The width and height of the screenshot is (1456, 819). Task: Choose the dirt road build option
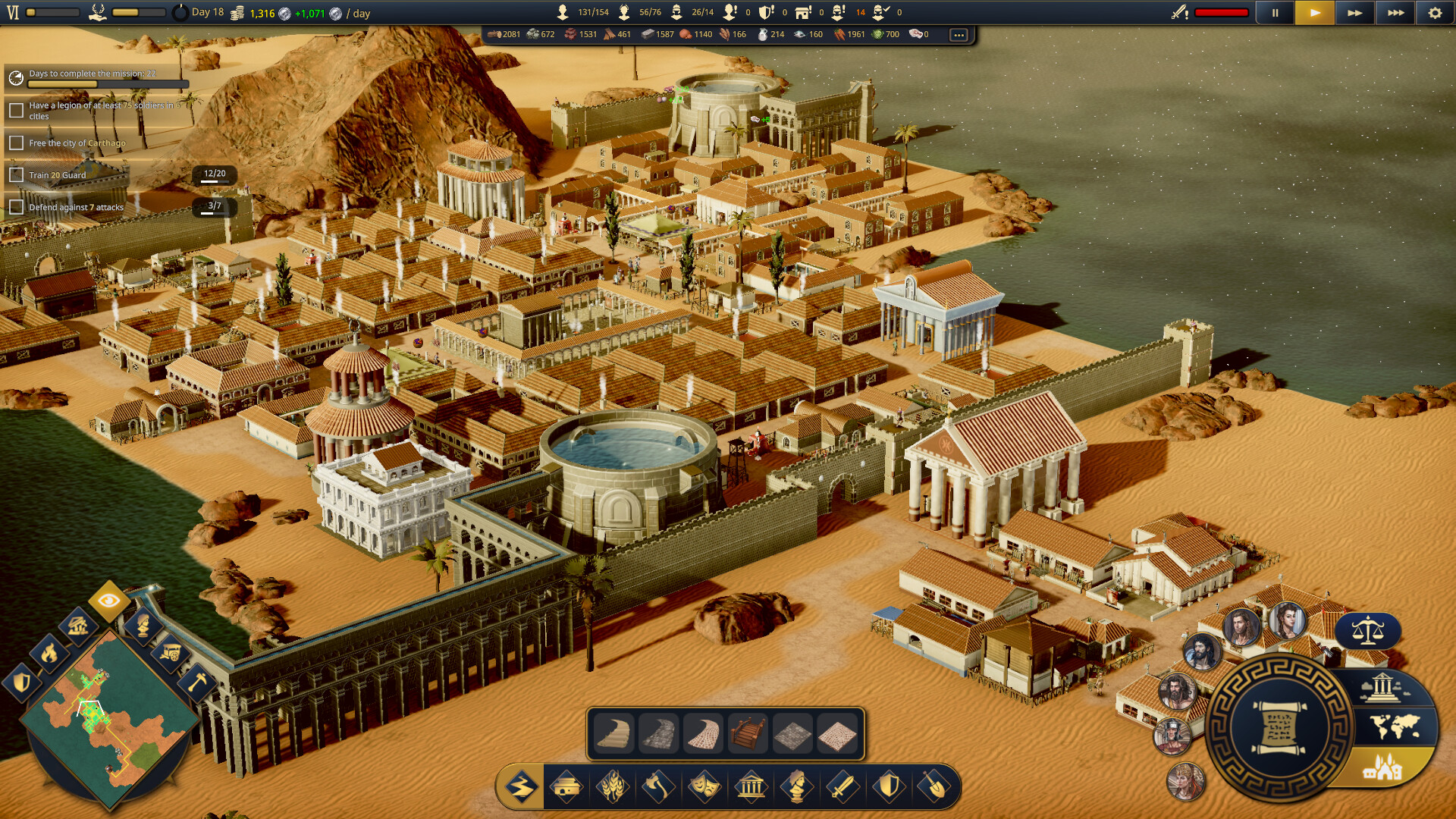click(x=613, y=734)
